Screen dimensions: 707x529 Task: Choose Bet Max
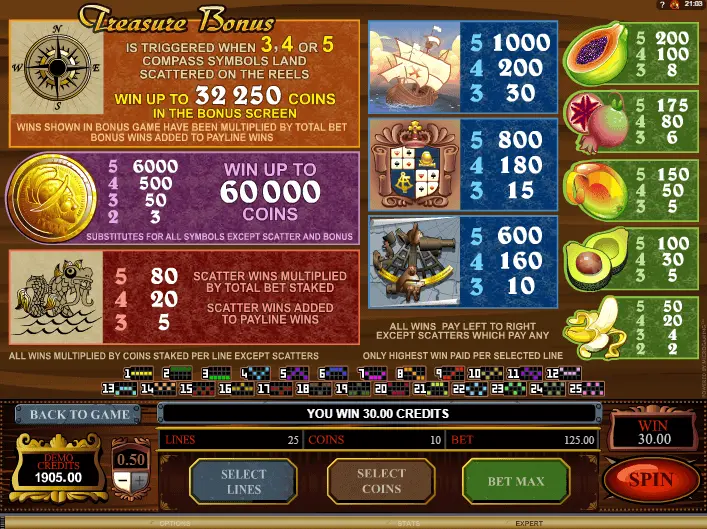coord(515,481)
